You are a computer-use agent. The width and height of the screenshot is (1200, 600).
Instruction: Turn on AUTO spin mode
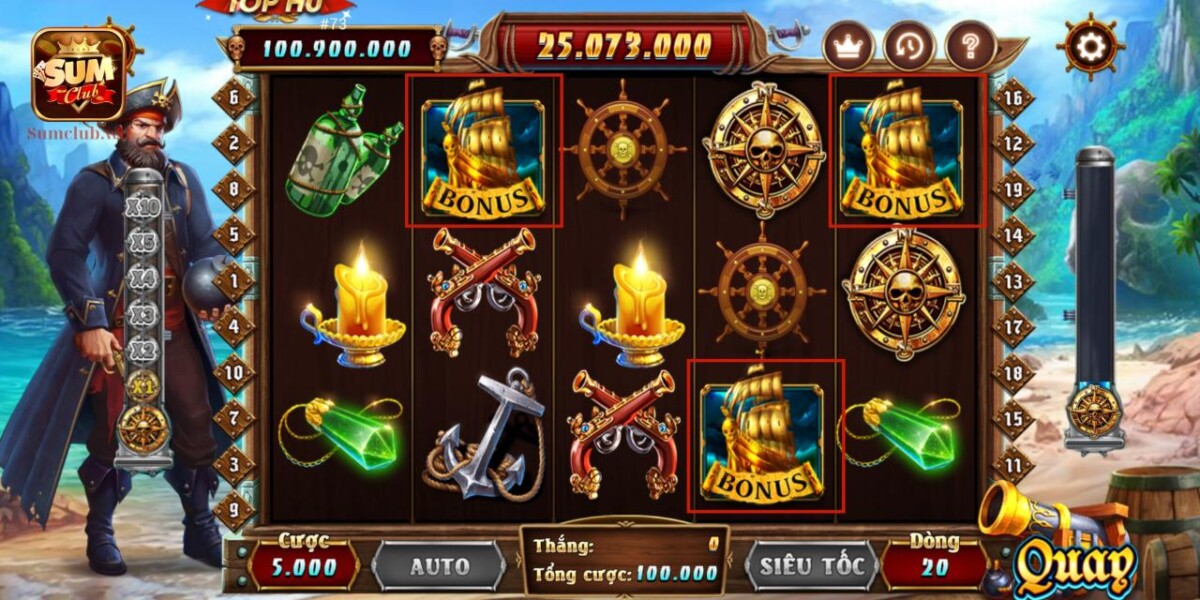[439, 566]
